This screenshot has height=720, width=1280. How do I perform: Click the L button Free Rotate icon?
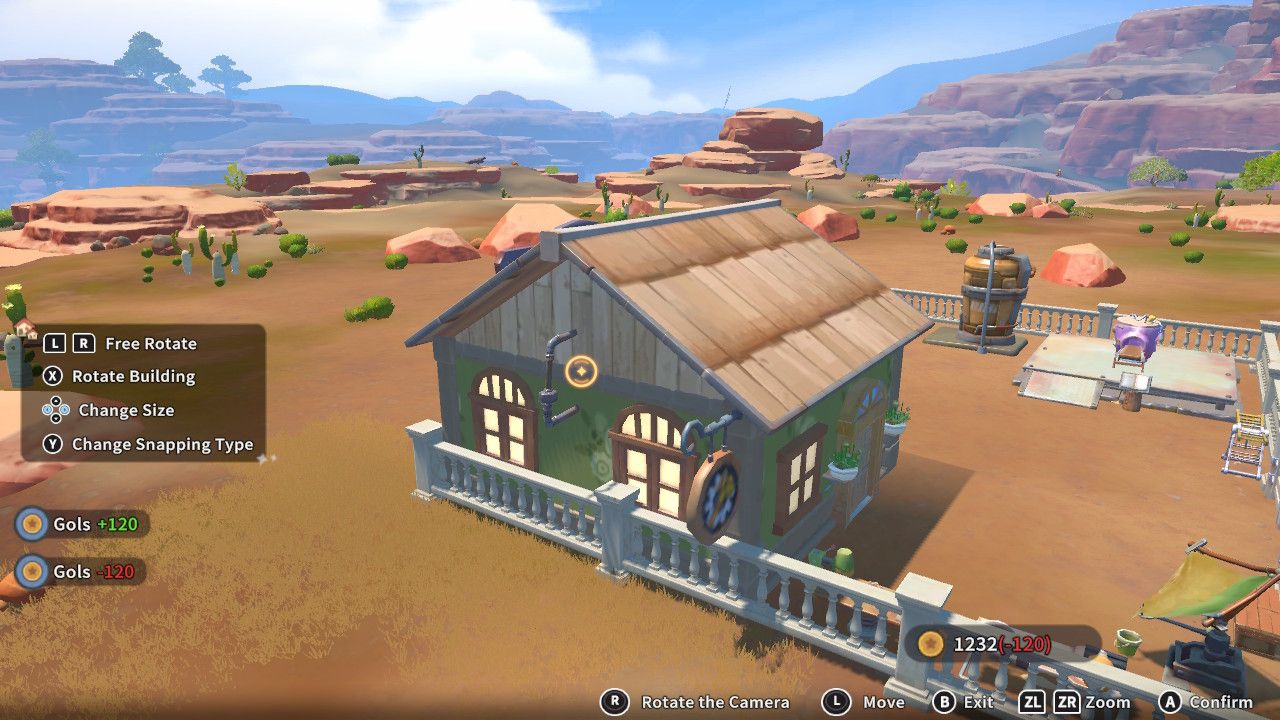[57, 343]
